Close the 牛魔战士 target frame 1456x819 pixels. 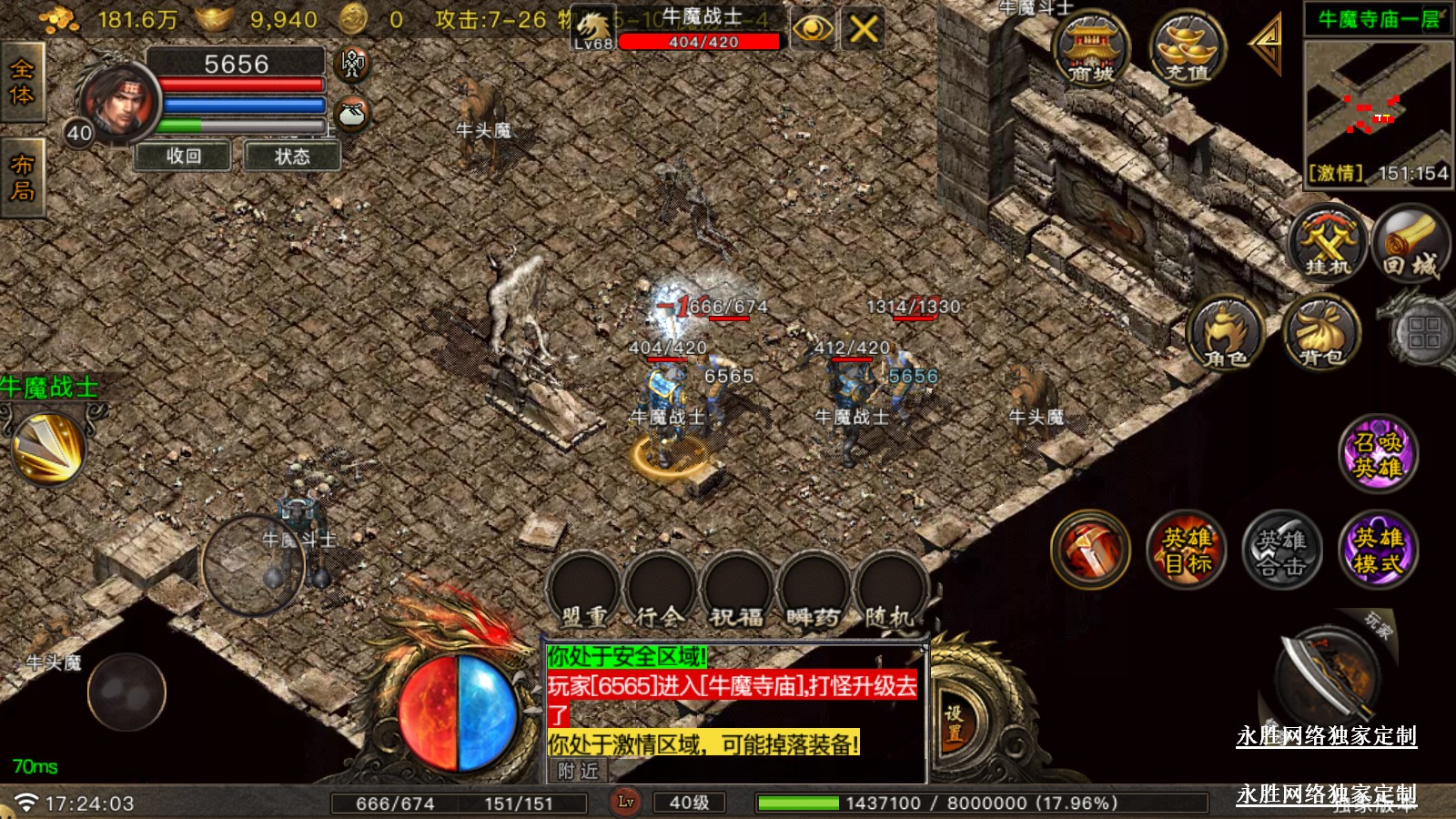[863, 29]
